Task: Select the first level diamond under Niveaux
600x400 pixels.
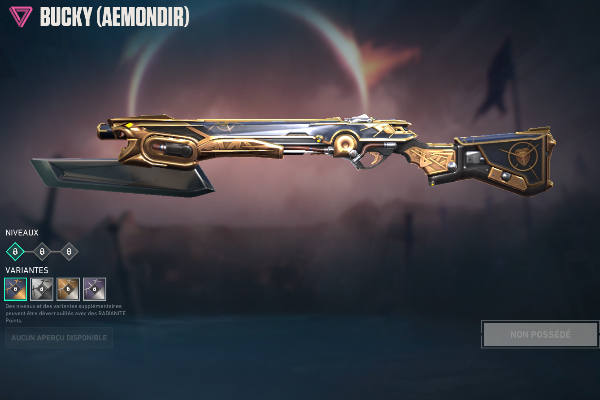Action: pyautogui.click(x=15, y=251)
